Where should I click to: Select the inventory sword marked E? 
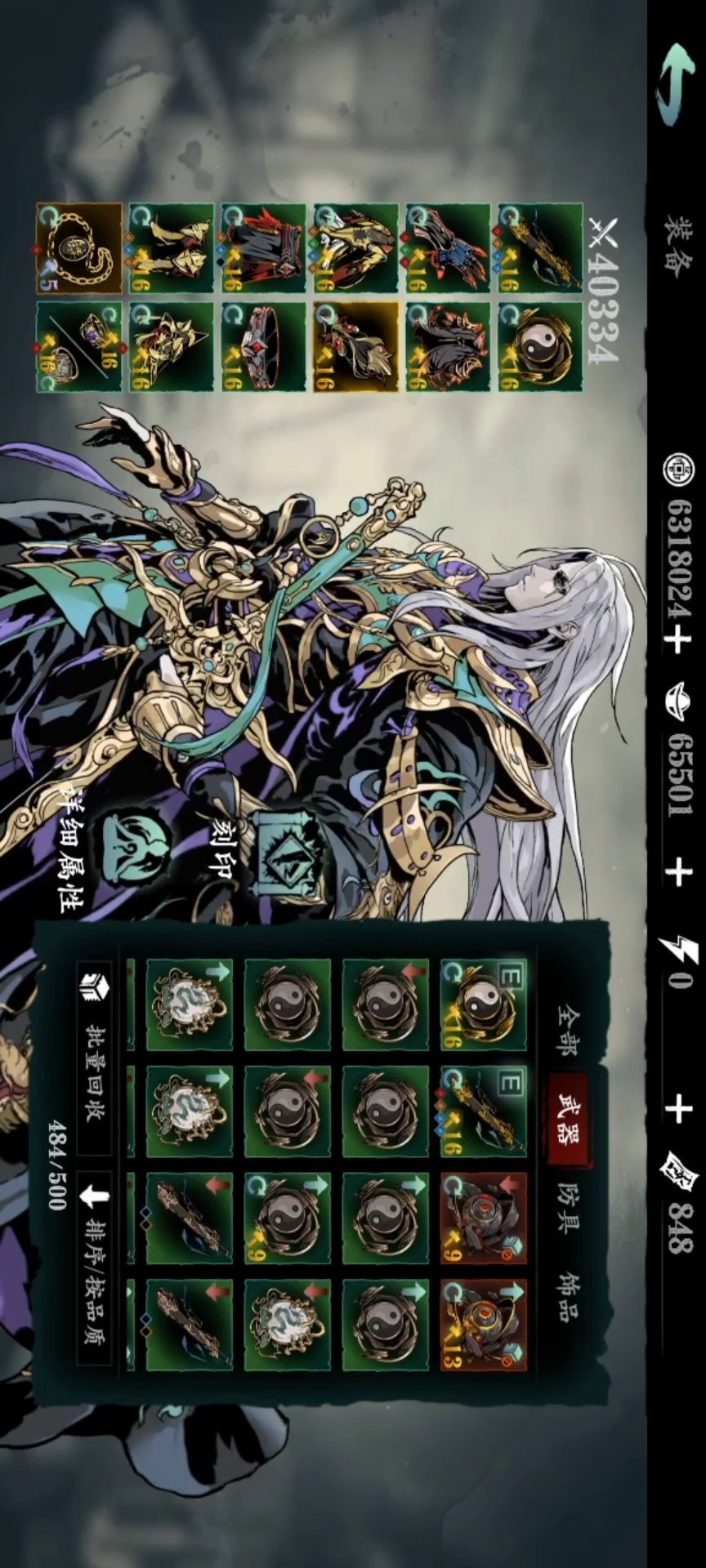point(484,1111)
